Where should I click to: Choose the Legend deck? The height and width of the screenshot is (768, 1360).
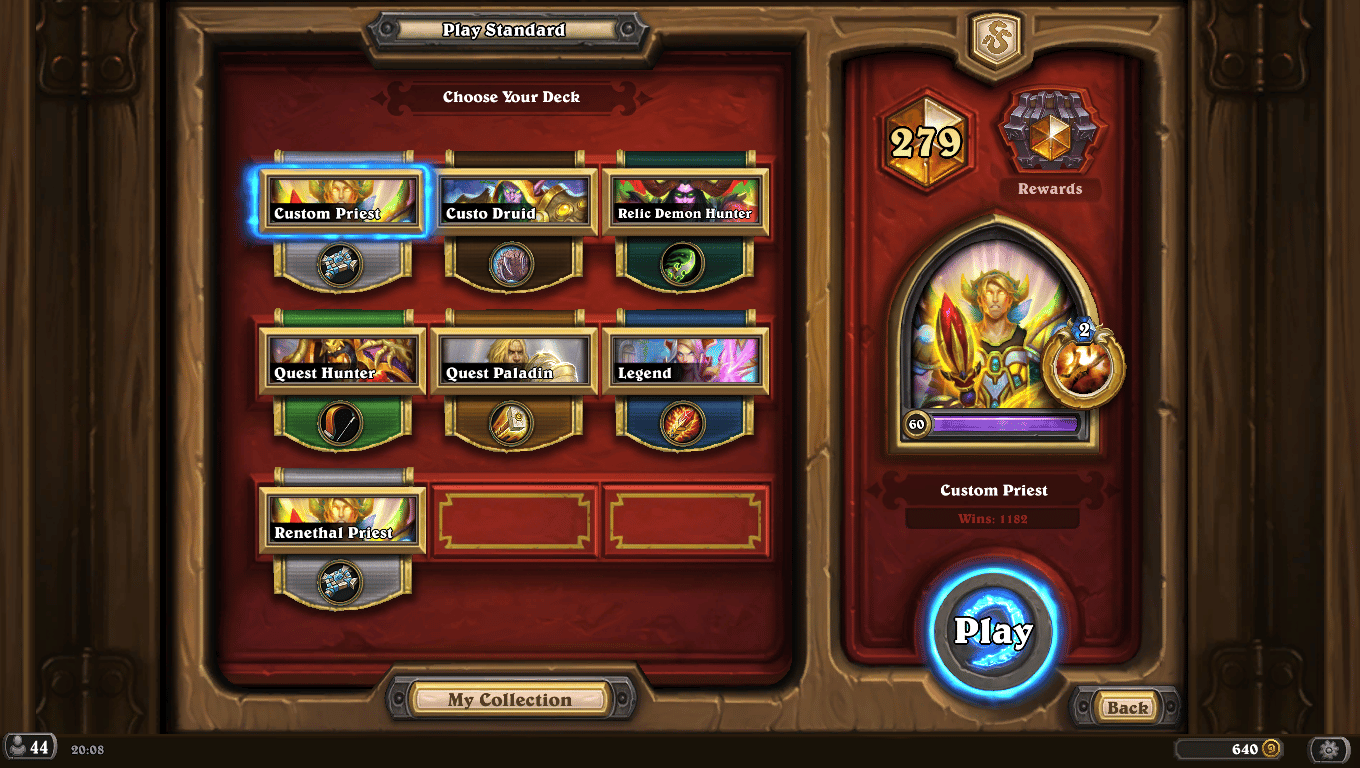tap(686, 361)
